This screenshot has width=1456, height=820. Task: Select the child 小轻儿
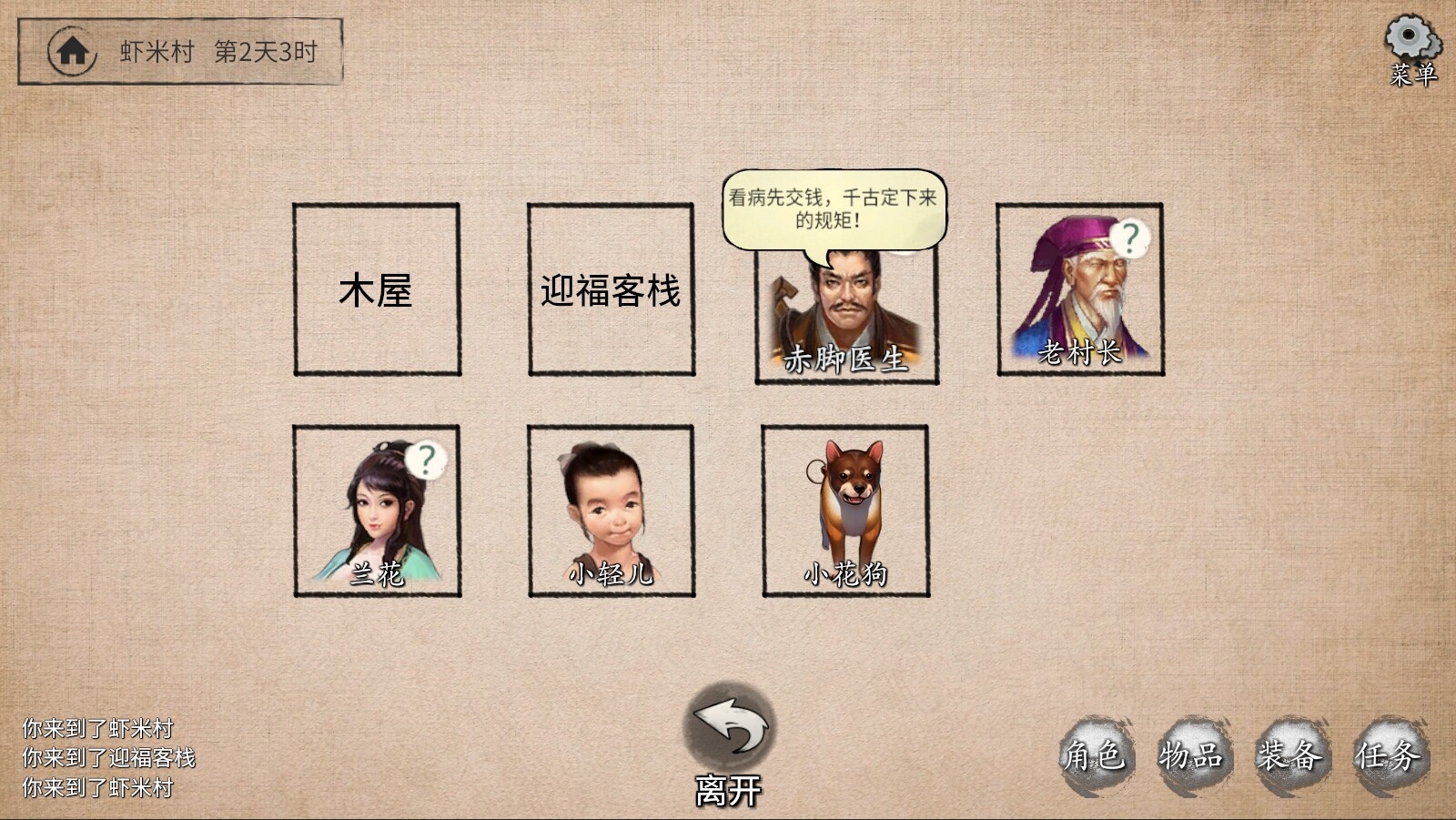tap(610, 510)
